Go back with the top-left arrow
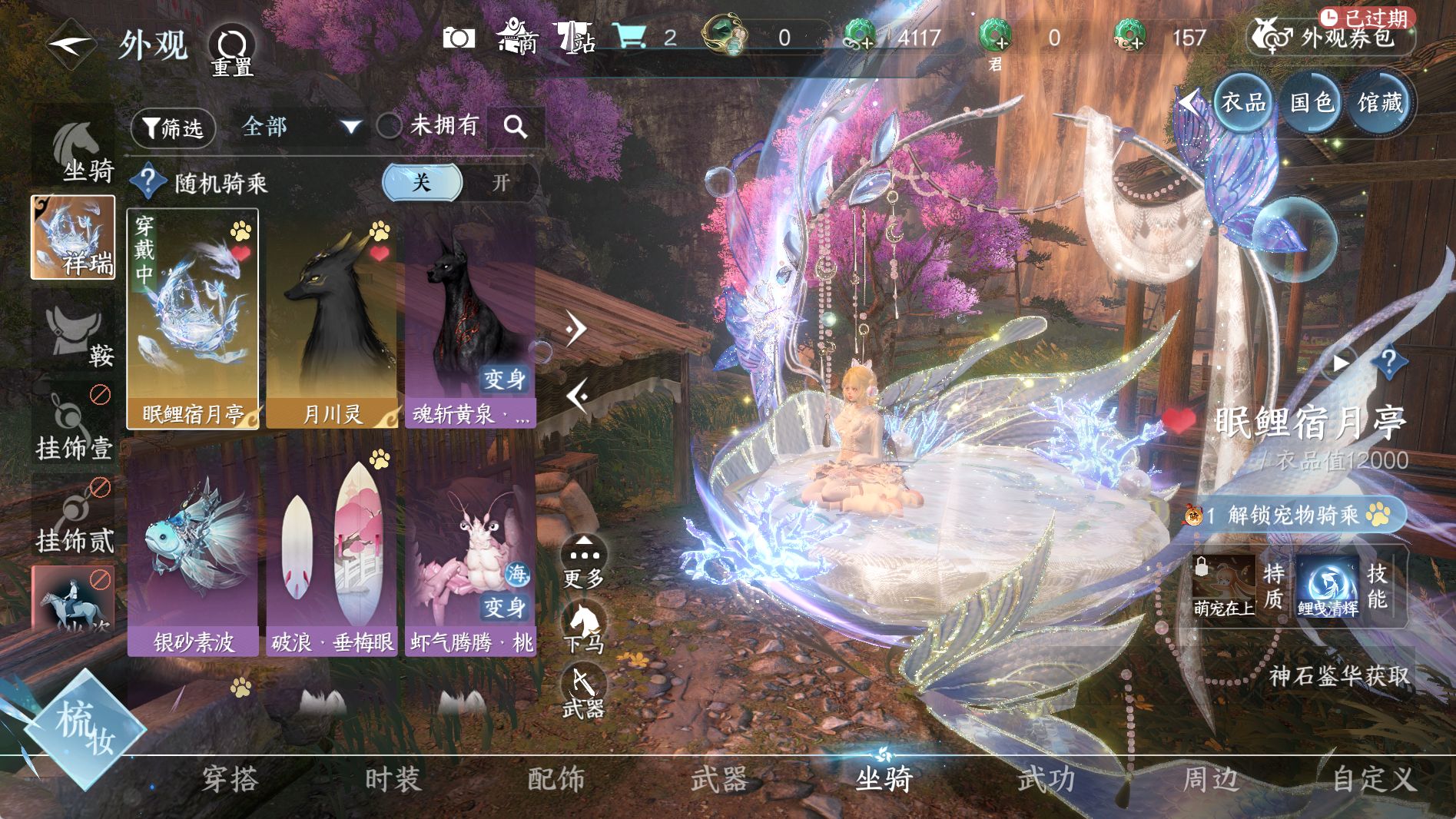The image size is (1456, 819). coord(71,45)
